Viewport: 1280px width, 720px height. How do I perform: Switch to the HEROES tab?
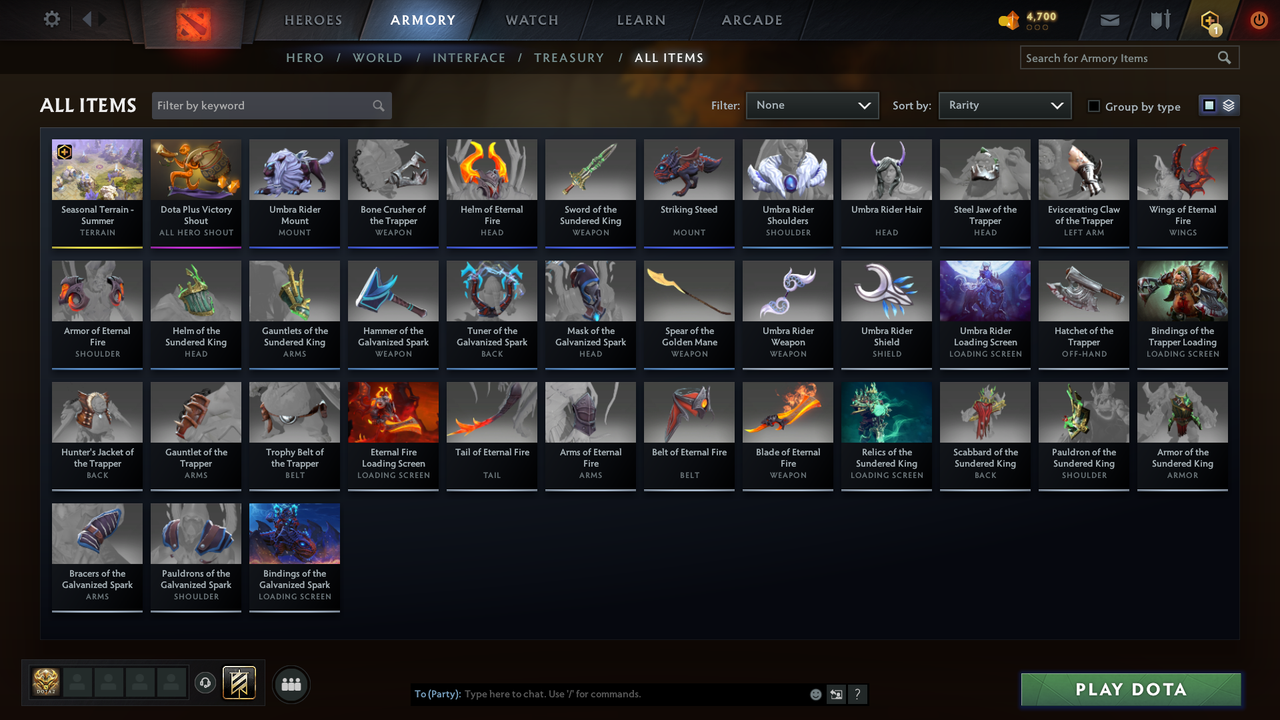pos(313,20)
